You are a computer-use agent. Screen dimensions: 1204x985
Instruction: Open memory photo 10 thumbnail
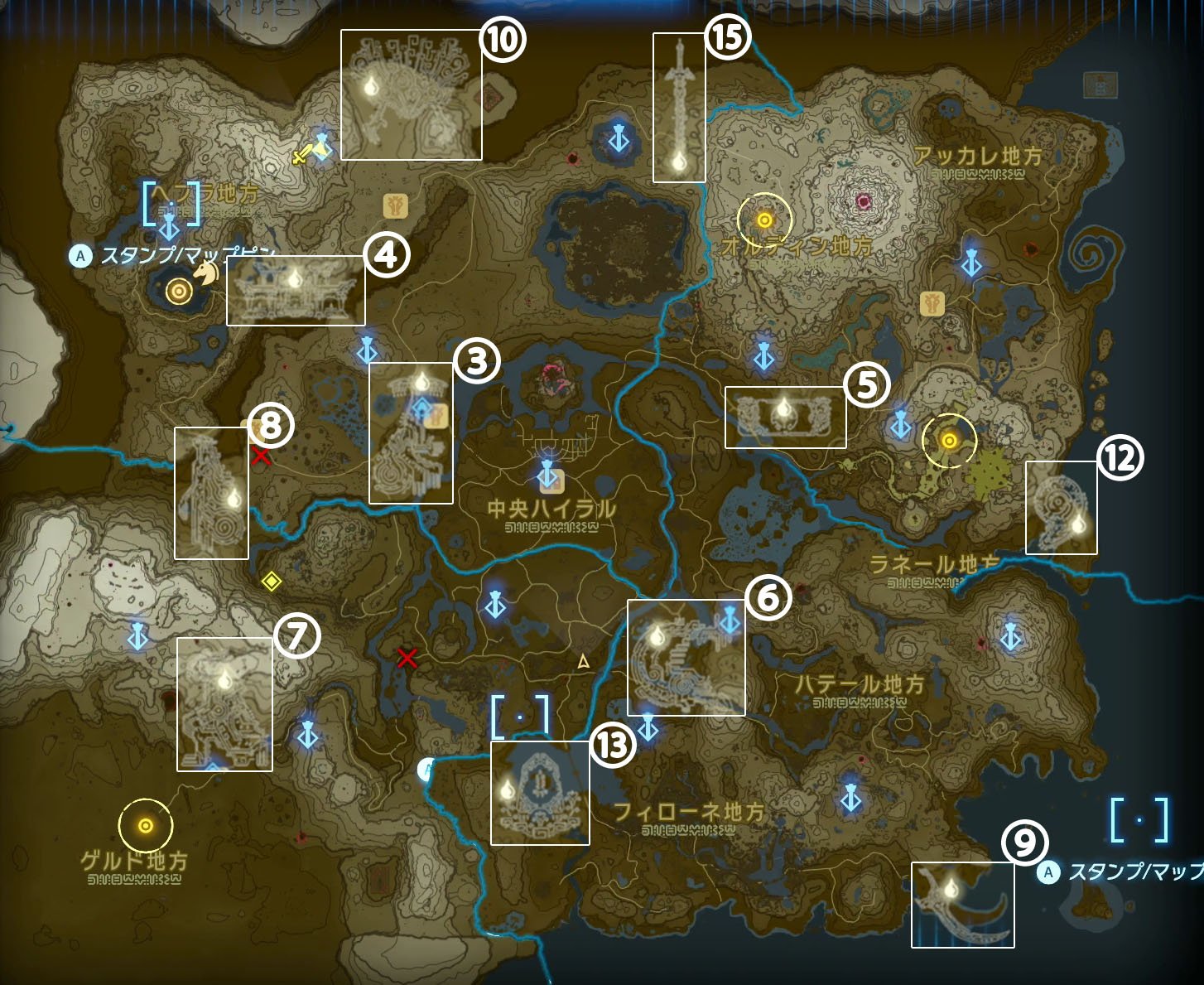point(412,95)
